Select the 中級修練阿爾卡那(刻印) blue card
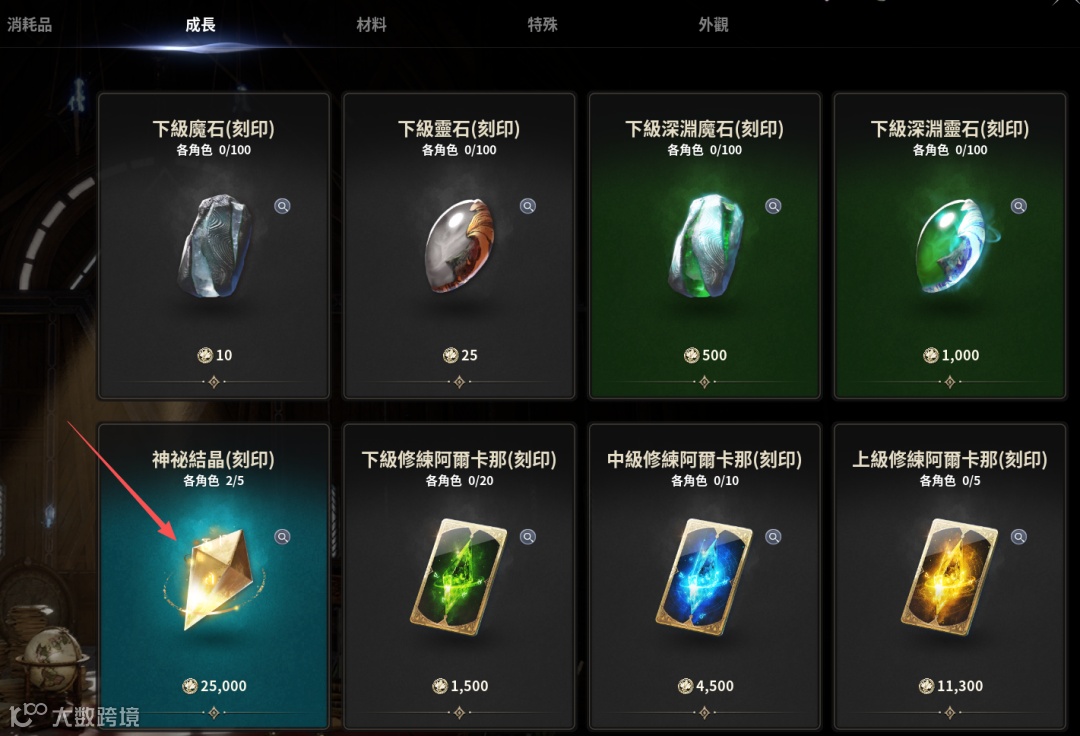This screenshot has height=736, width=1080. (704, 576)
